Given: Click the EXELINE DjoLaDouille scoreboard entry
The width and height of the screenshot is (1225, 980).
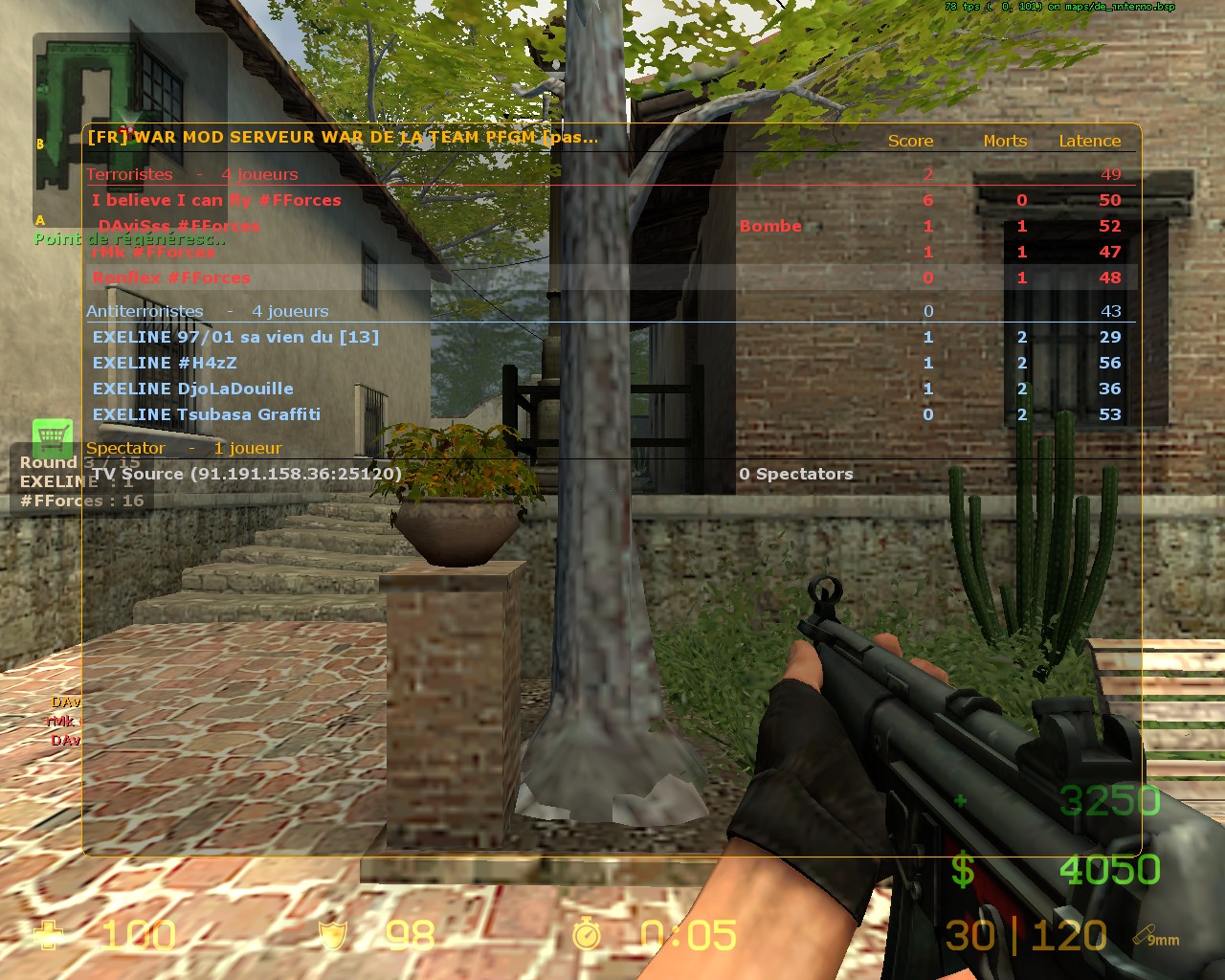Looking at the screenshot, I should point(193,389).
